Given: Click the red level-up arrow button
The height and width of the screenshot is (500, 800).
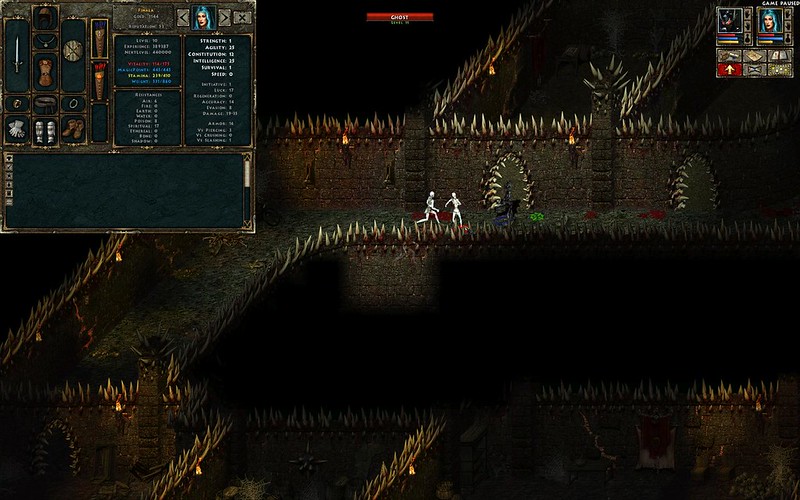Looking at the screenshot, I should (x=729, y=70).
